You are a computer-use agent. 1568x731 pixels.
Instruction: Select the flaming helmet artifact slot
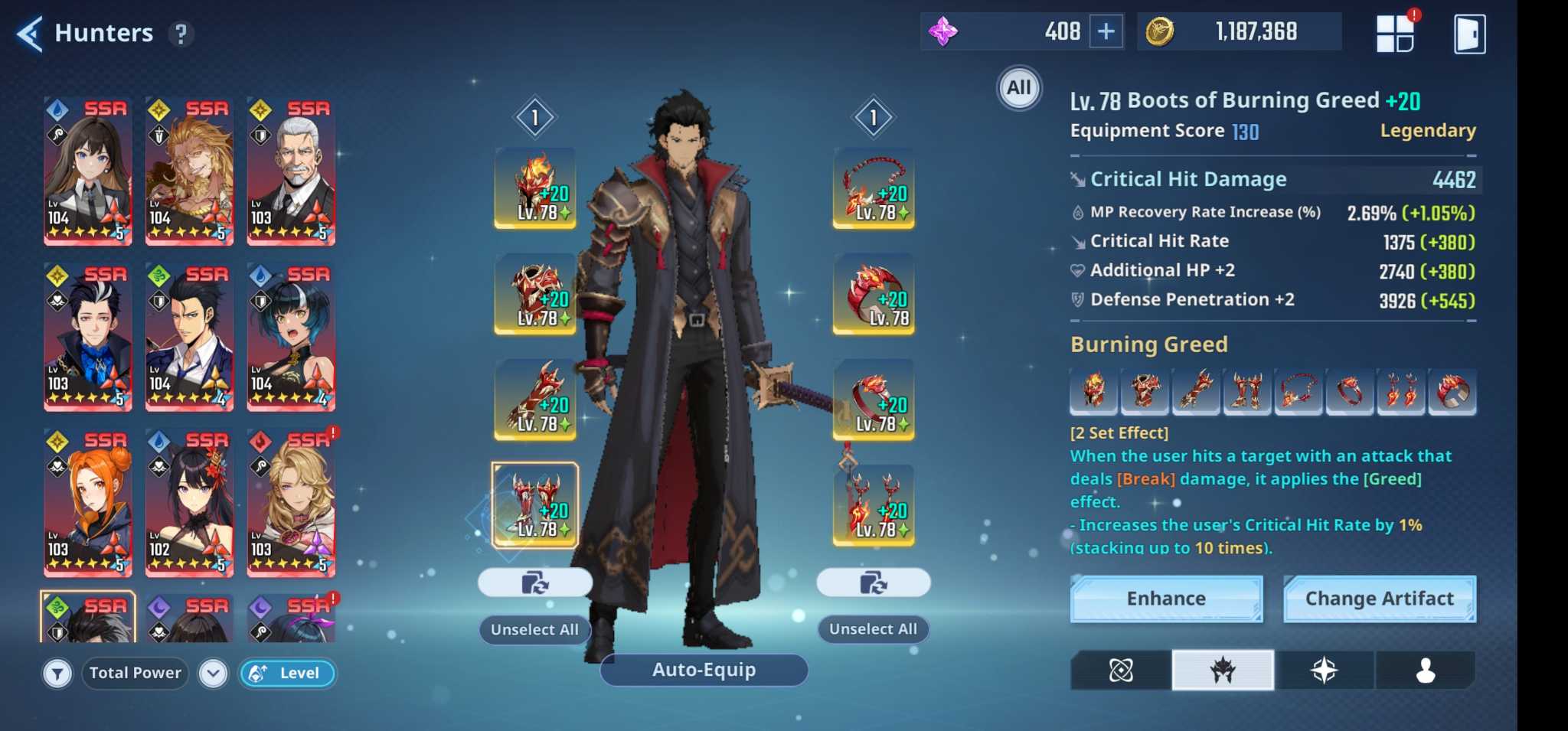pos(535,188)
